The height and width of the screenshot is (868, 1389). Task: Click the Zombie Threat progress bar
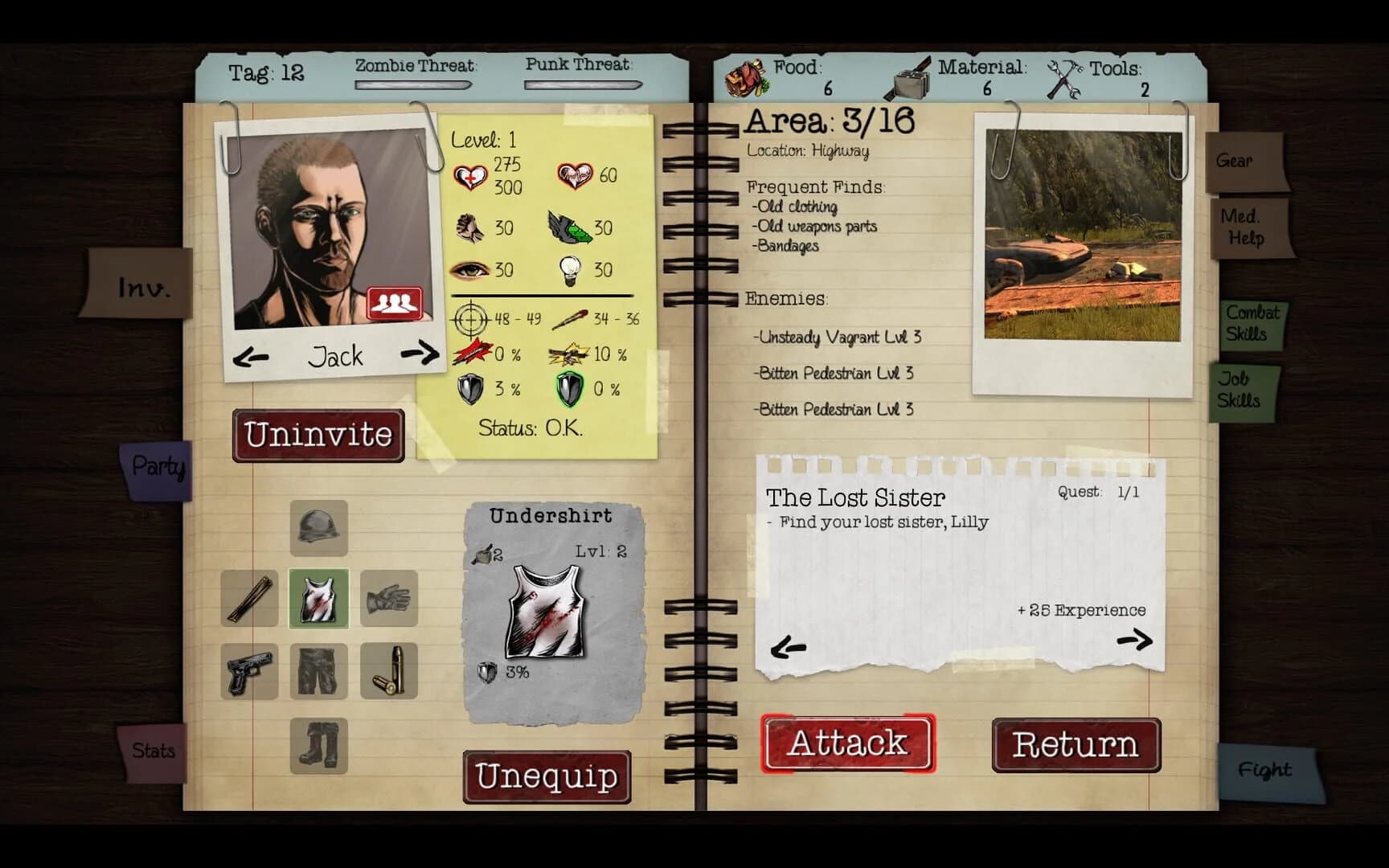(x=412, y=84)
